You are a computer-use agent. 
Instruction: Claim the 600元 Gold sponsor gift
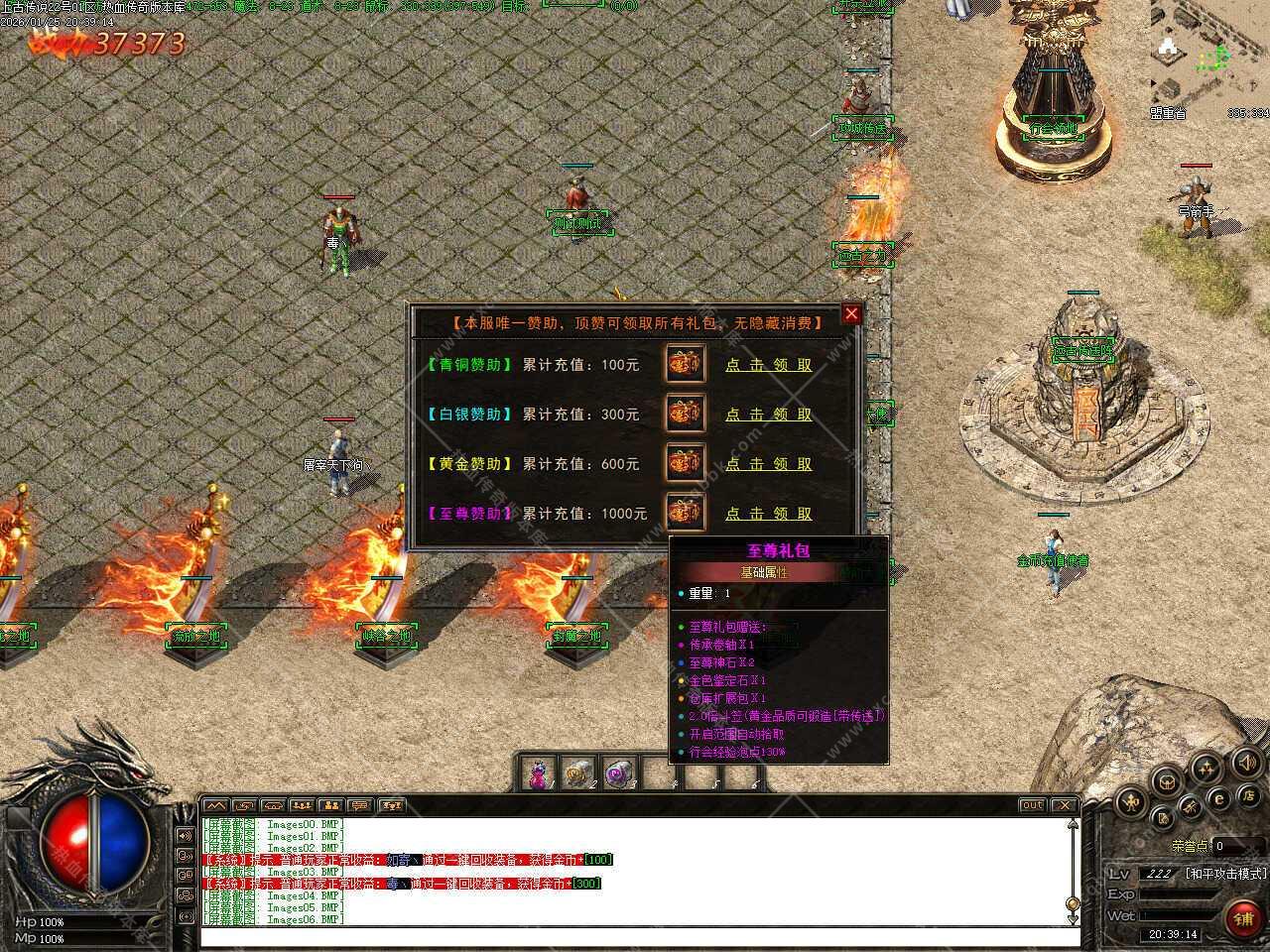(x=768, y=464)
